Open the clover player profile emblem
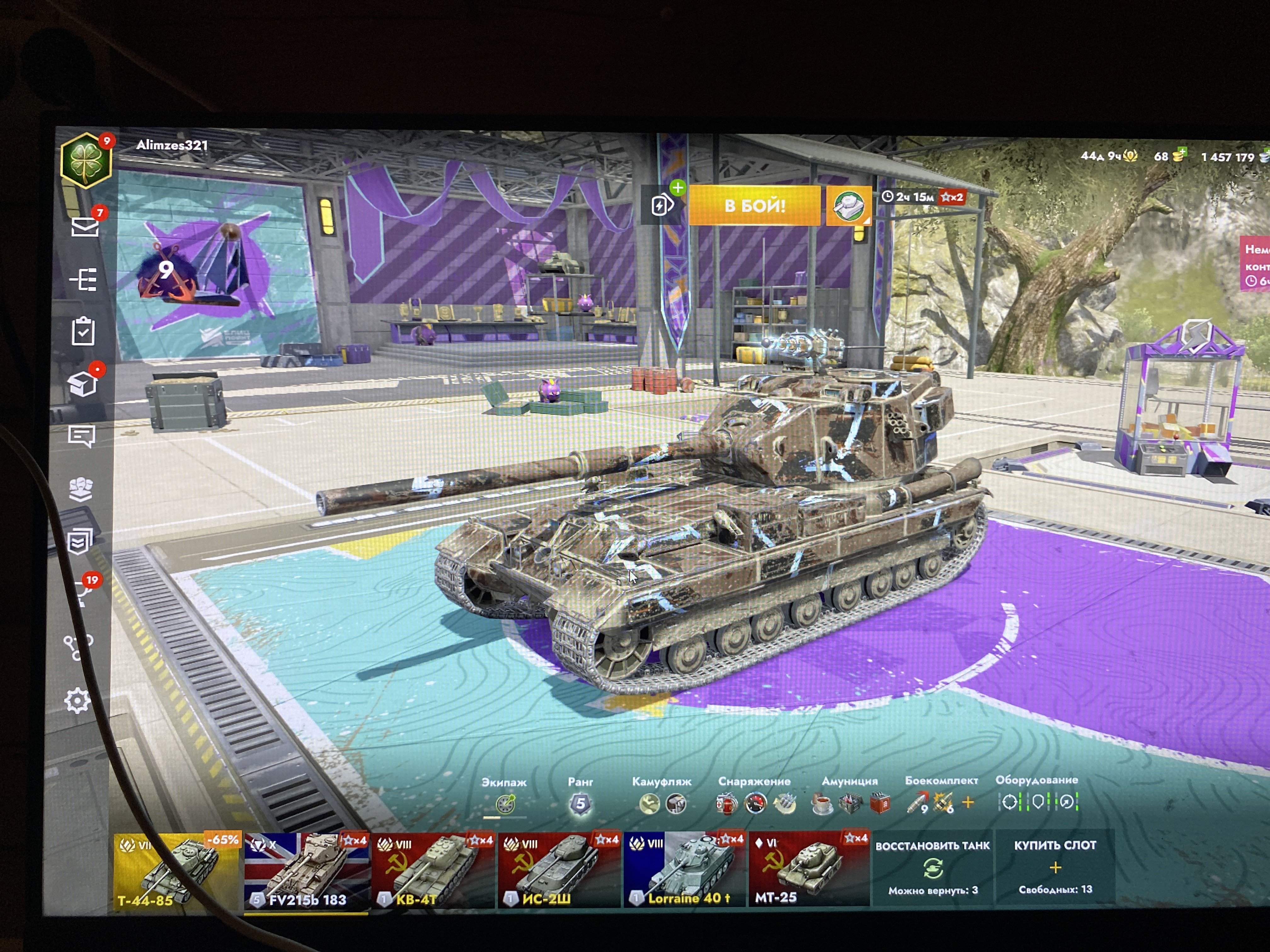This screenshot has width=1270, height=952. [x=86, y=161]
